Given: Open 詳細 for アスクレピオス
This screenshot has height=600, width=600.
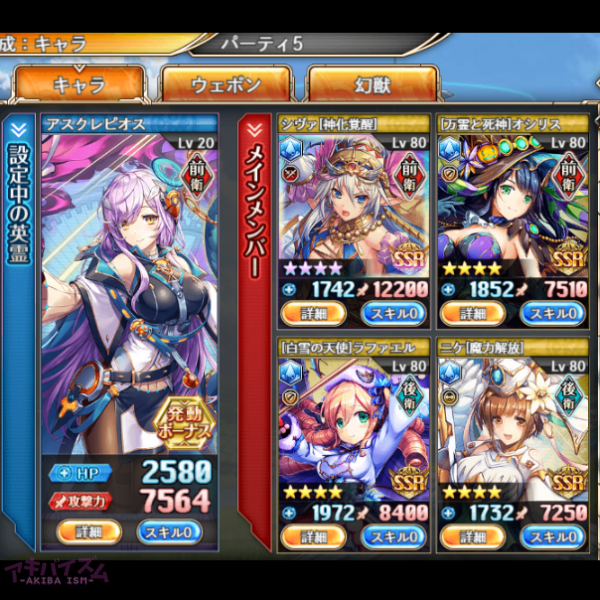Looking at the screenshot, I should (x=88, y=530).
